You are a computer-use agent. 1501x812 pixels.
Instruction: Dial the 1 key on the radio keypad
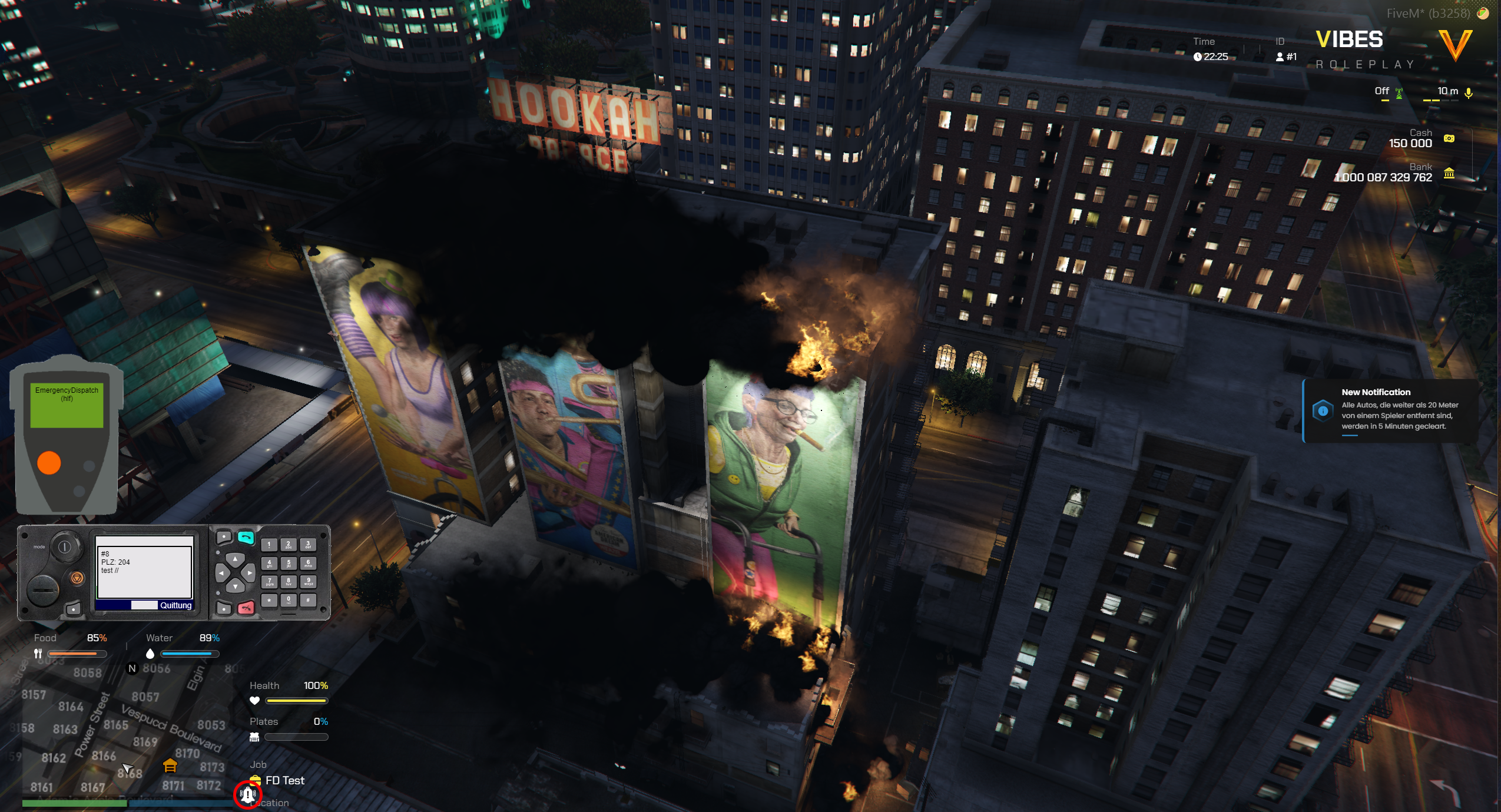coord(269,545)
